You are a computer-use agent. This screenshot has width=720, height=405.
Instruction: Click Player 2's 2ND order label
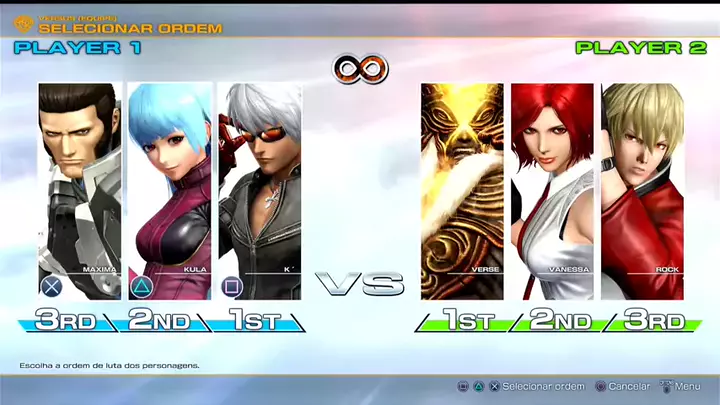562,321
